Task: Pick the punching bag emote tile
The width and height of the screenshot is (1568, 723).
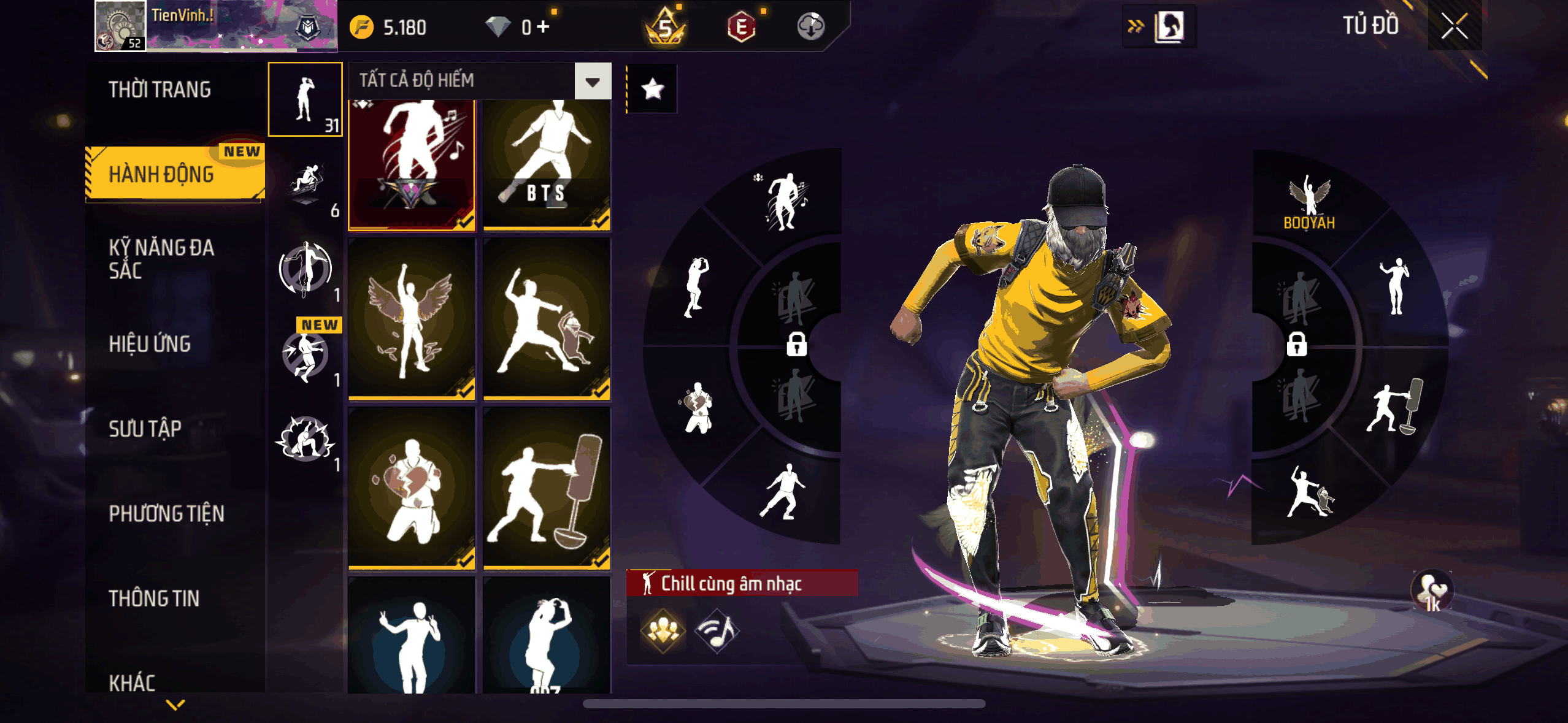Action: (547, 488)
